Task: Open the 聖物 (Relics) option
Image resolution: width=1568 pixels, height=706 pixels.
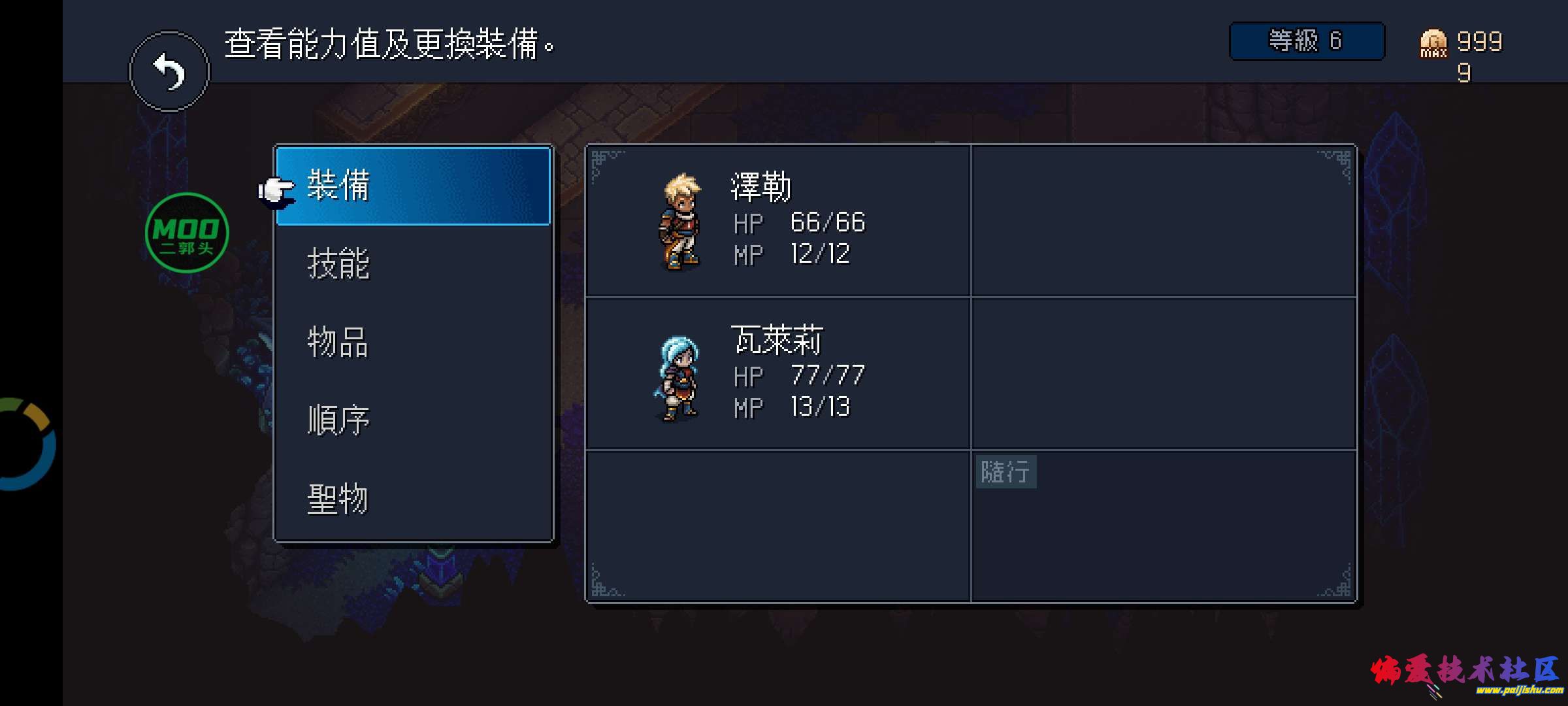Action: click(339, 498)
